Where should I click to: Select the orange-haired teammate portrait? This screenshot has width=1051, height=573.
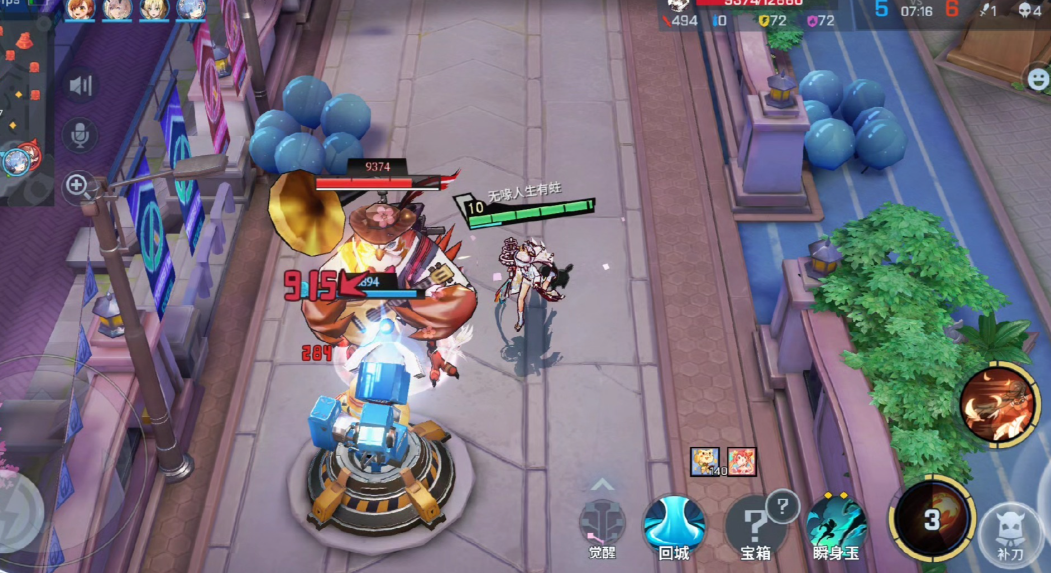tap(80, 10)
